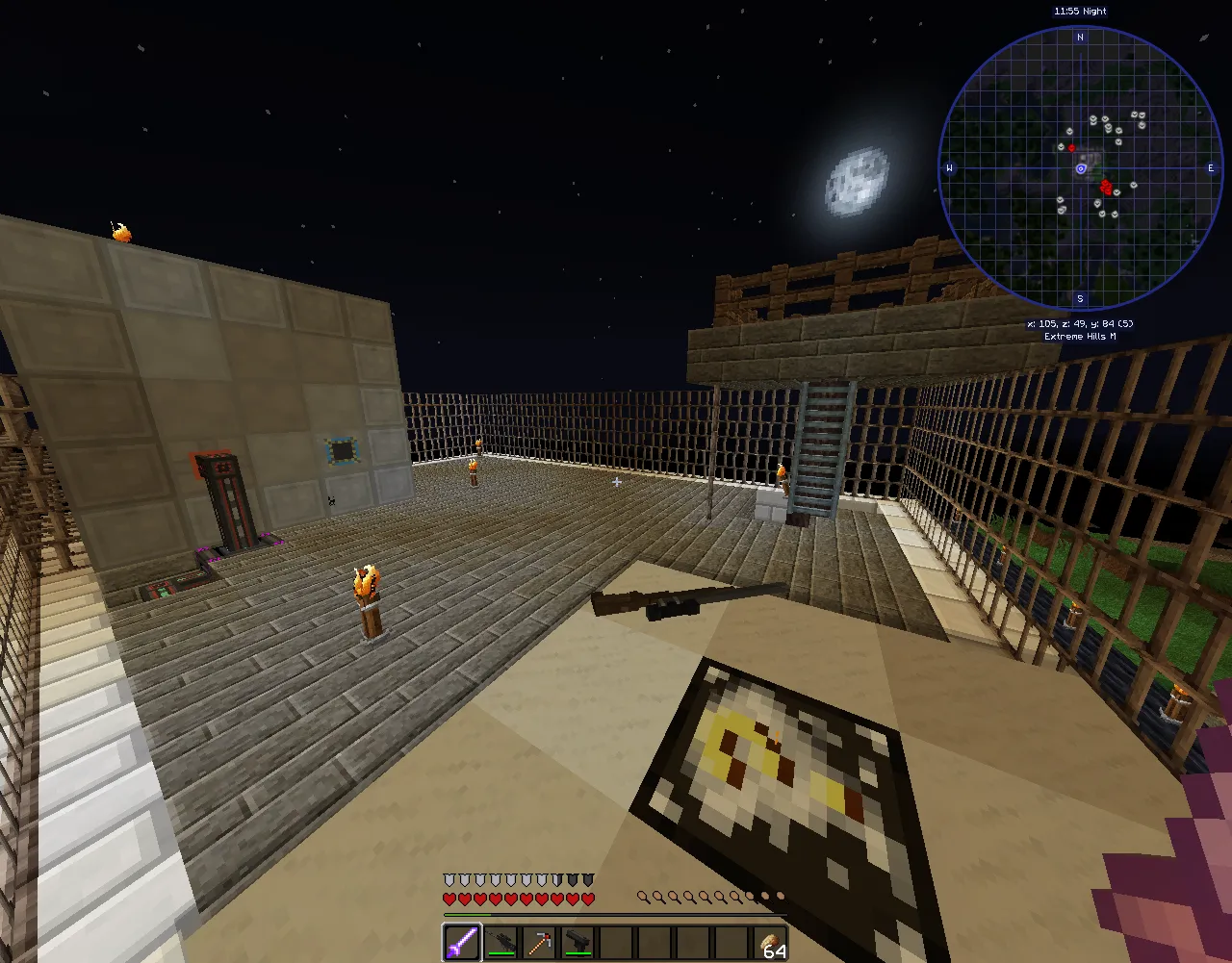1232x963 pixels.
Task: Click the "11:55 Night" time label
Action: click(x=1080, y=11)
